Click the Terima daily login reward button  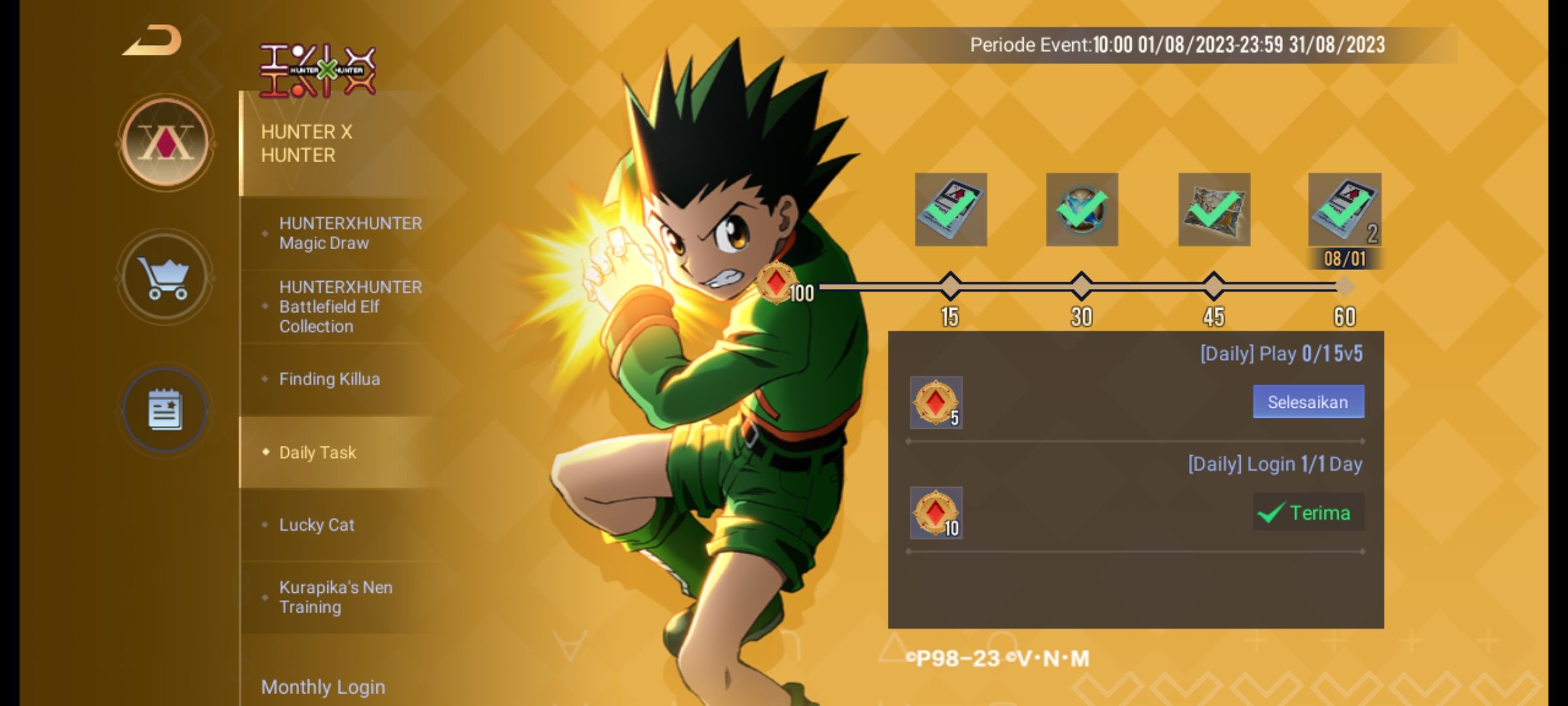click(1308, 513)
